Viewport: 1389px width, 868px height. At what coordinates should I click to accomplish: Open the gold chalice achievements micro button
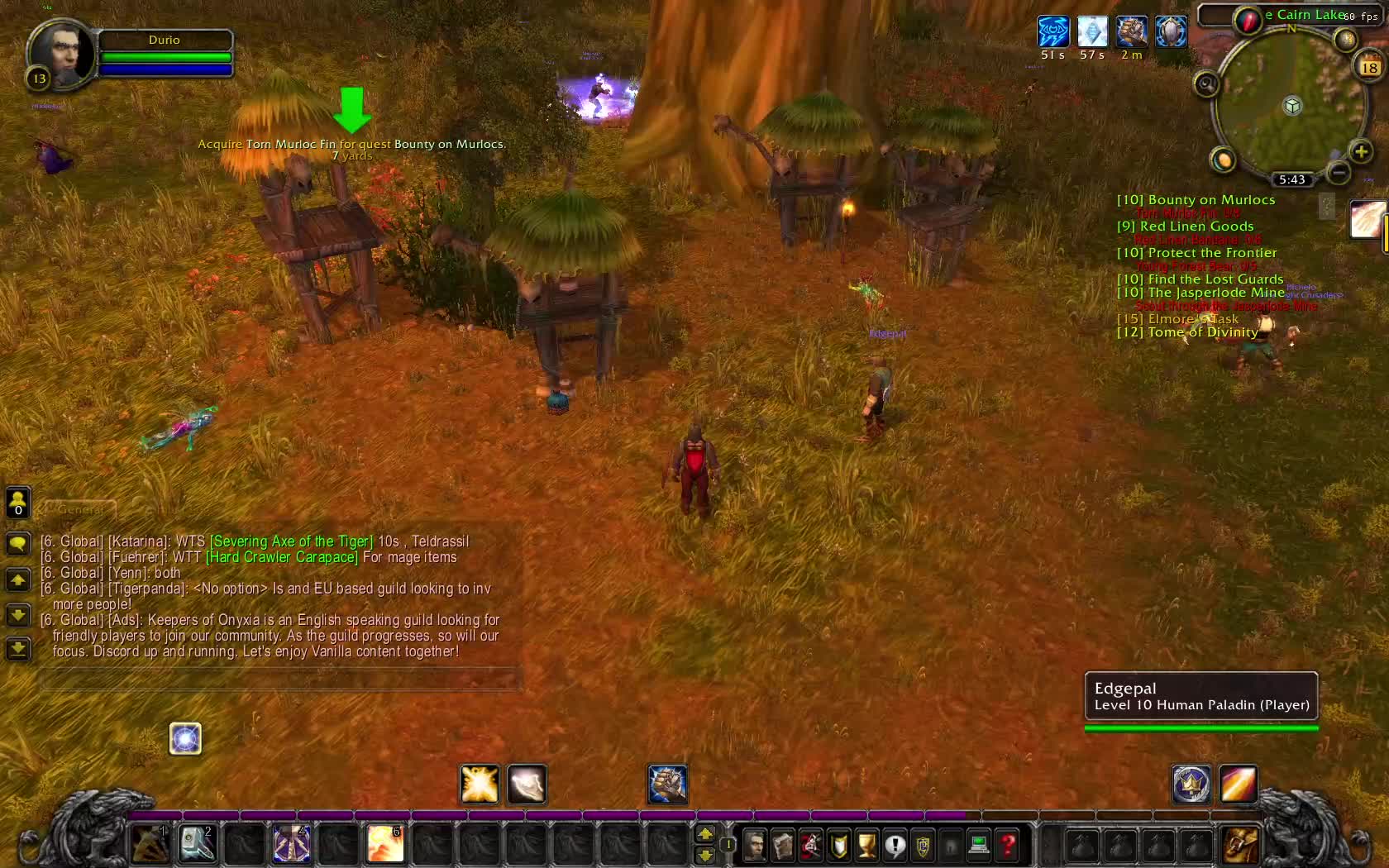(866, 845)
